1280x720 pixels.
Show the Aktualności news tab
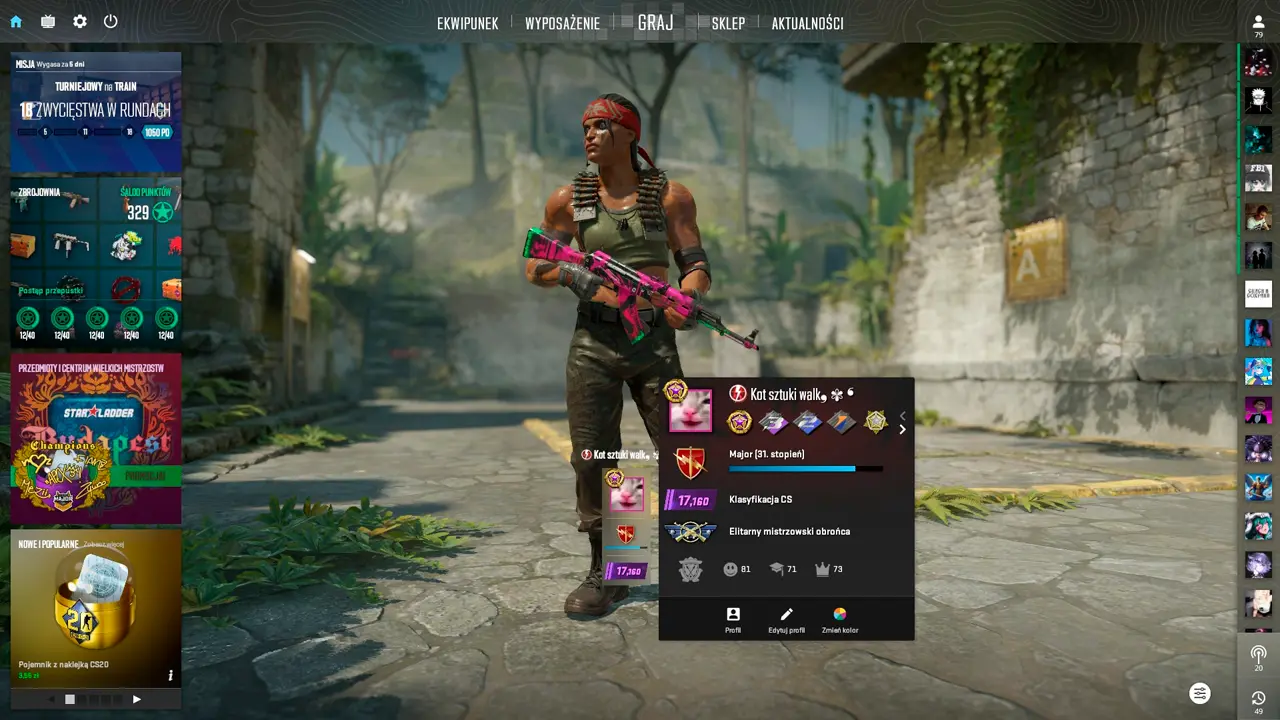point(807,23)
